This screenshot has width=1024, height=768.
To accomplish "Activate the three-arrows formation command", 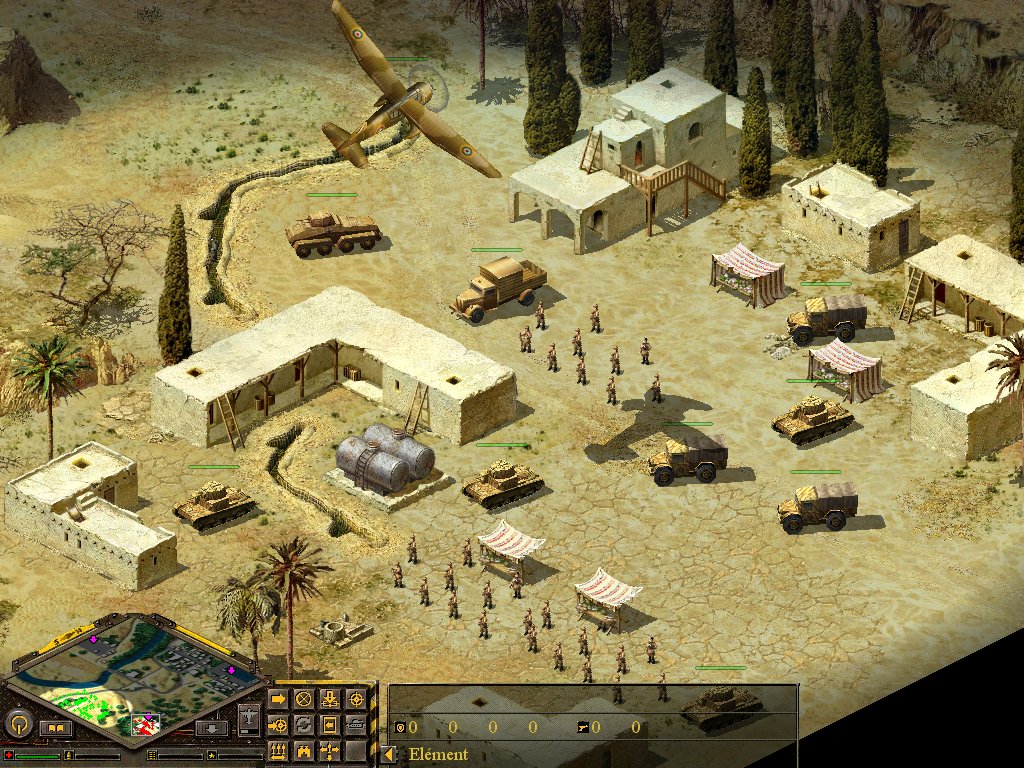I will point(278,750).
